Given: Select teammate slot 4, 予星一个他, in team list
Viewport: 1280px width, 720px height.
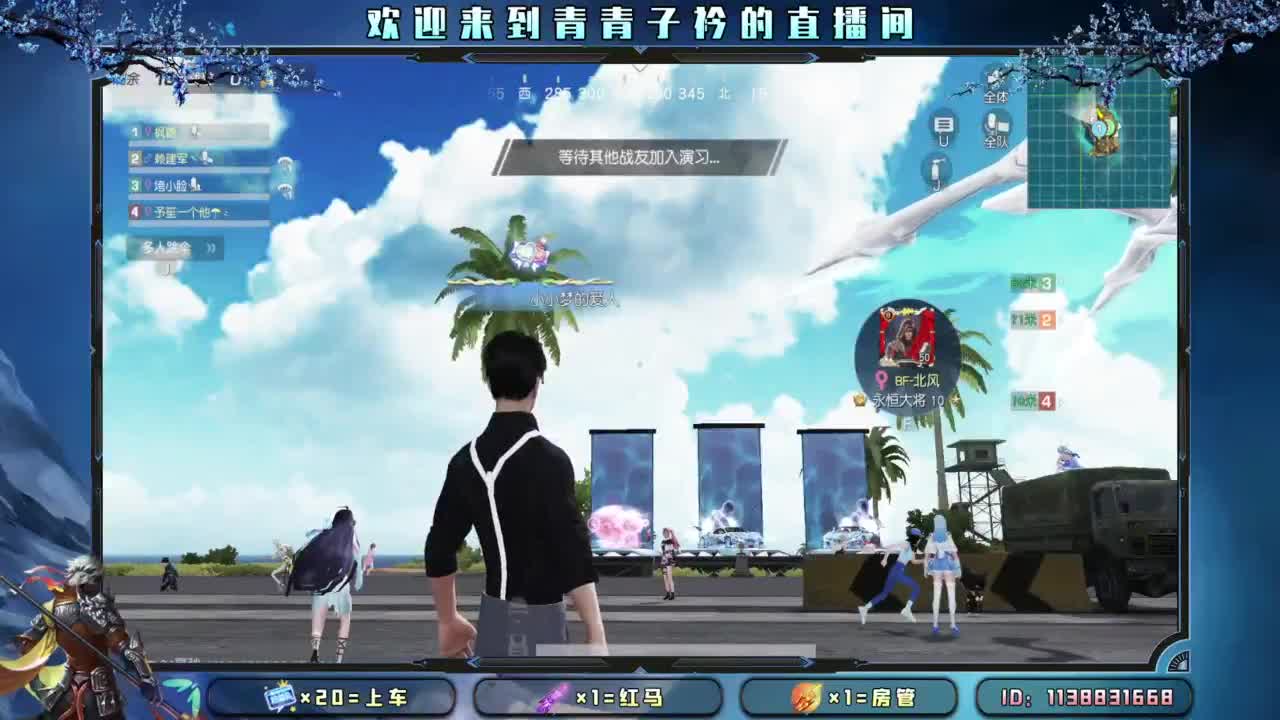Looking at the screenshot, I should tap(180, 210).
